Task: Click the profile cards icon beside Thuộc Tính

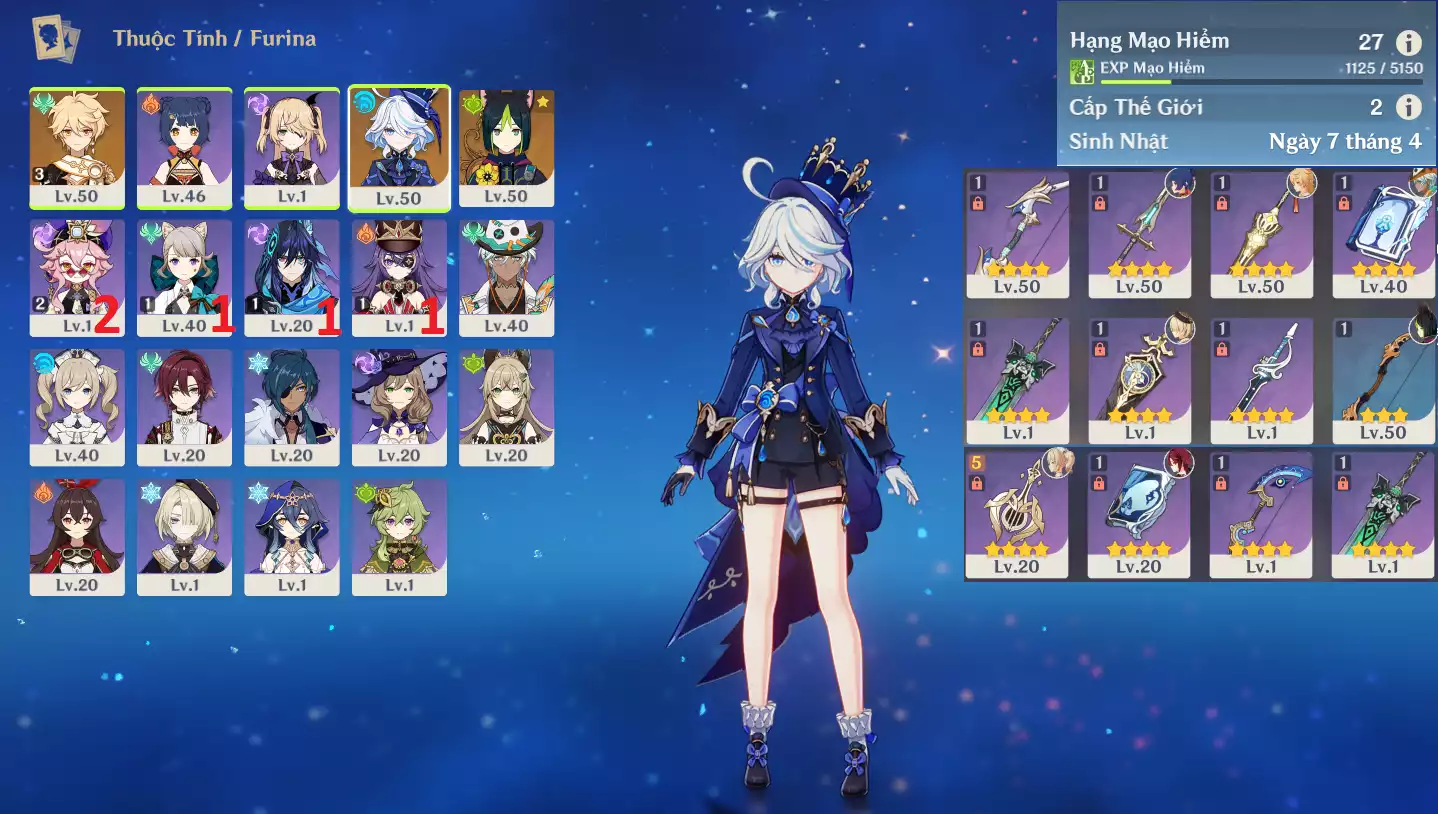Action: 56,39
